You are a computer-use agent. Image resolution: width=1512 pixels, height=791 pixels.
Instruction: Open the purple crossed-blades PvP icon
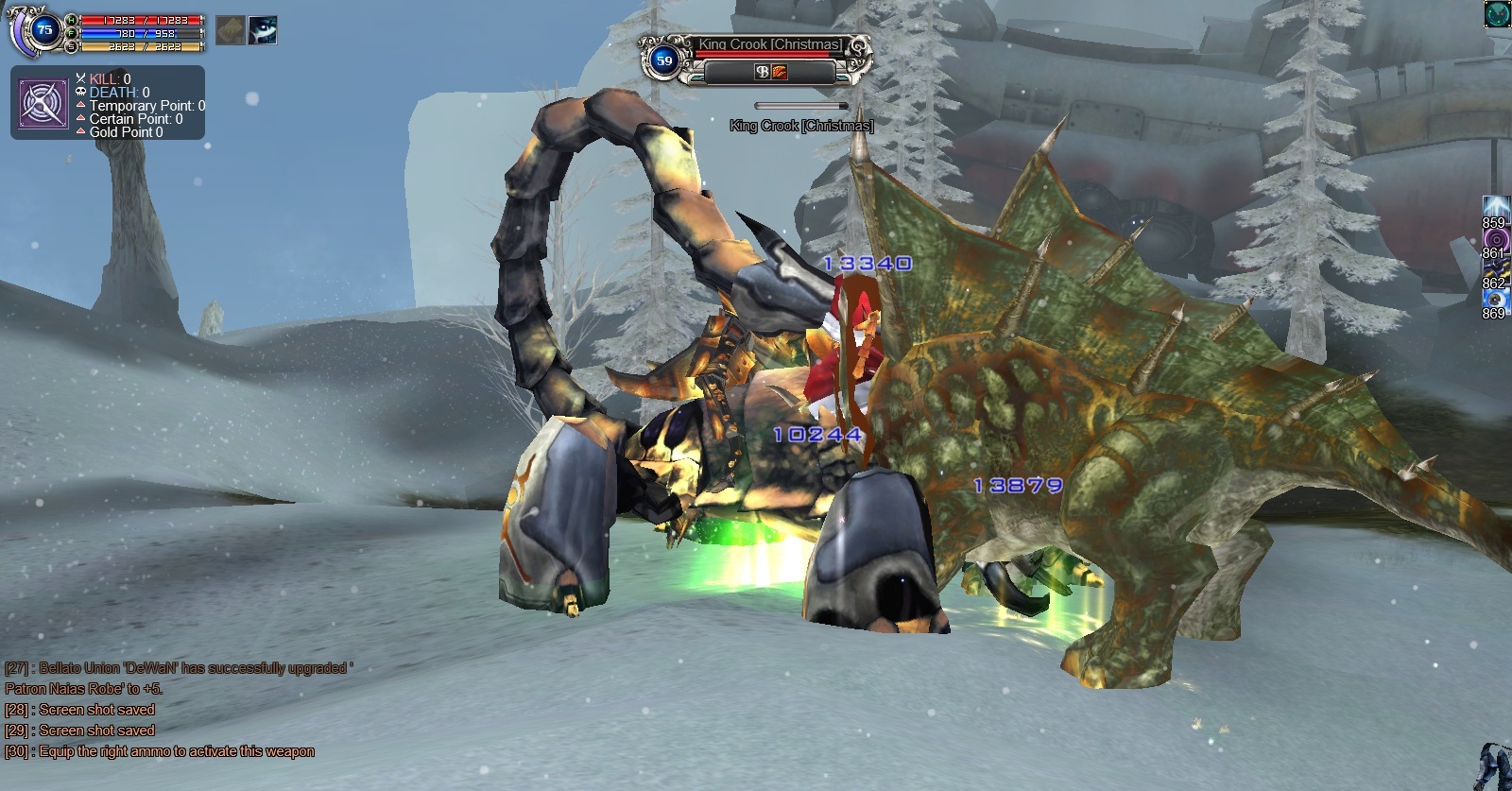[x=43, y=103]
